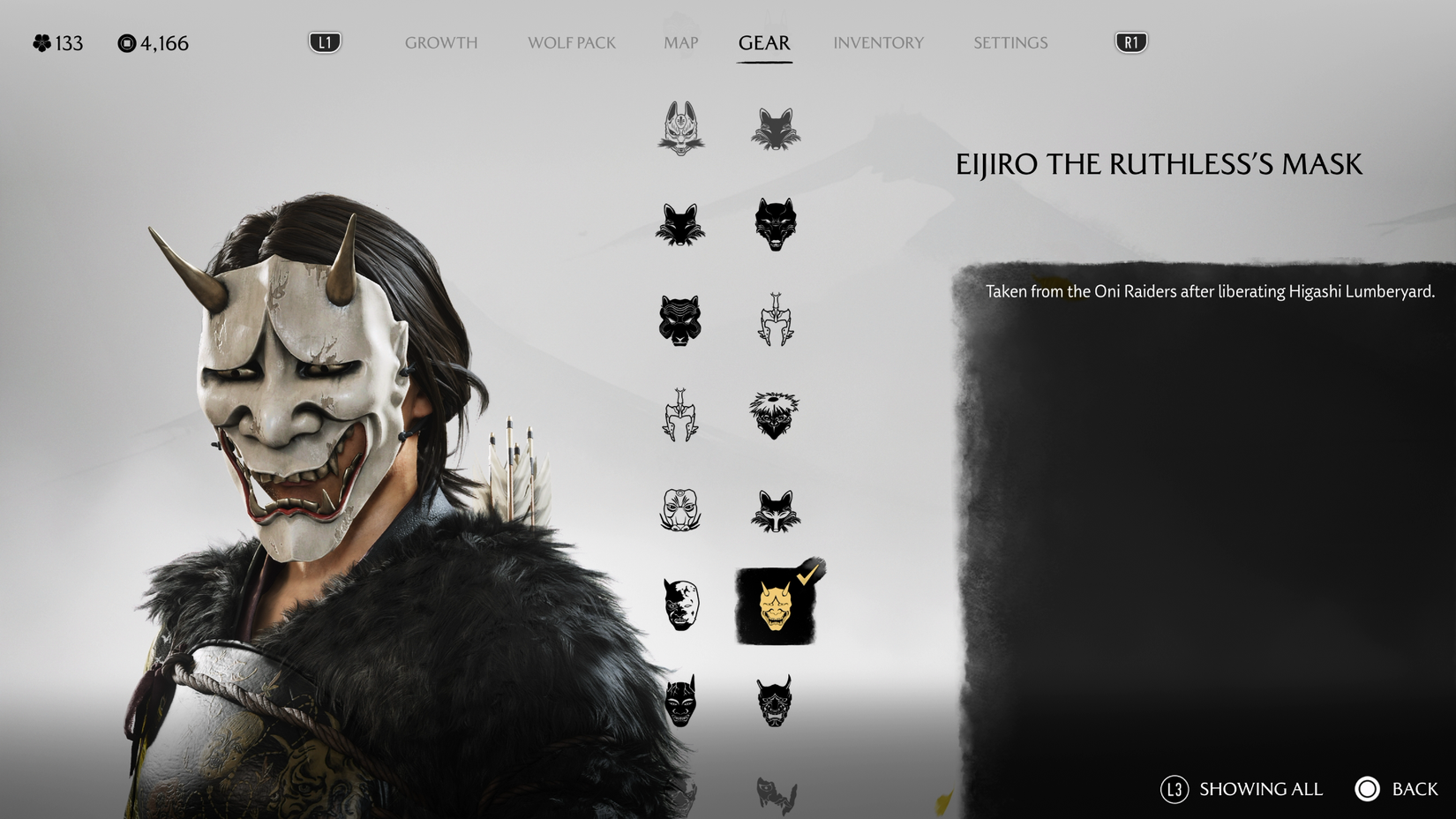Select the shaggy-maned straw mask

tap(777, 416)
